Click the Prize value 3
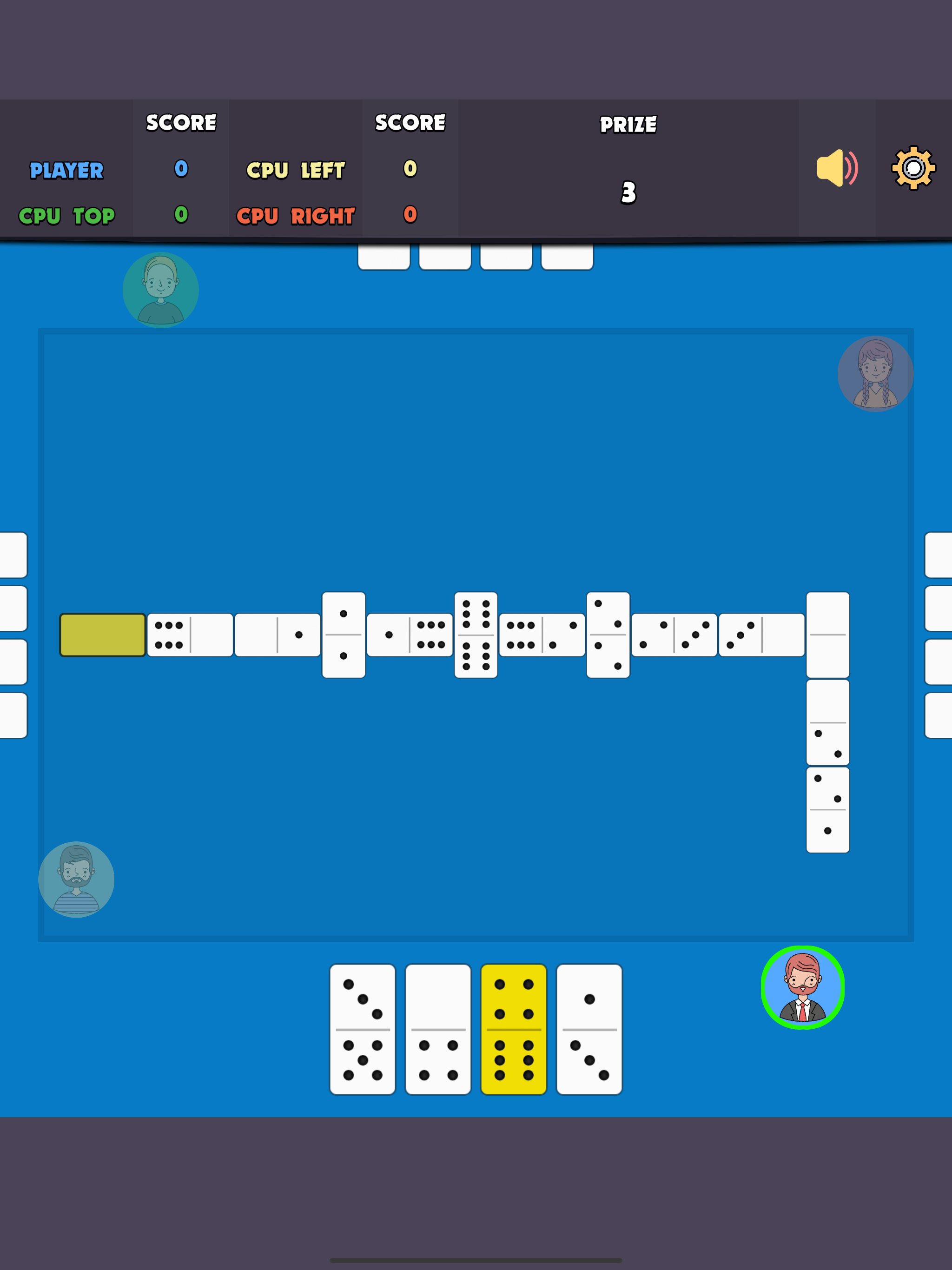The image size is (952, 1270). click(x=628, y=193)
